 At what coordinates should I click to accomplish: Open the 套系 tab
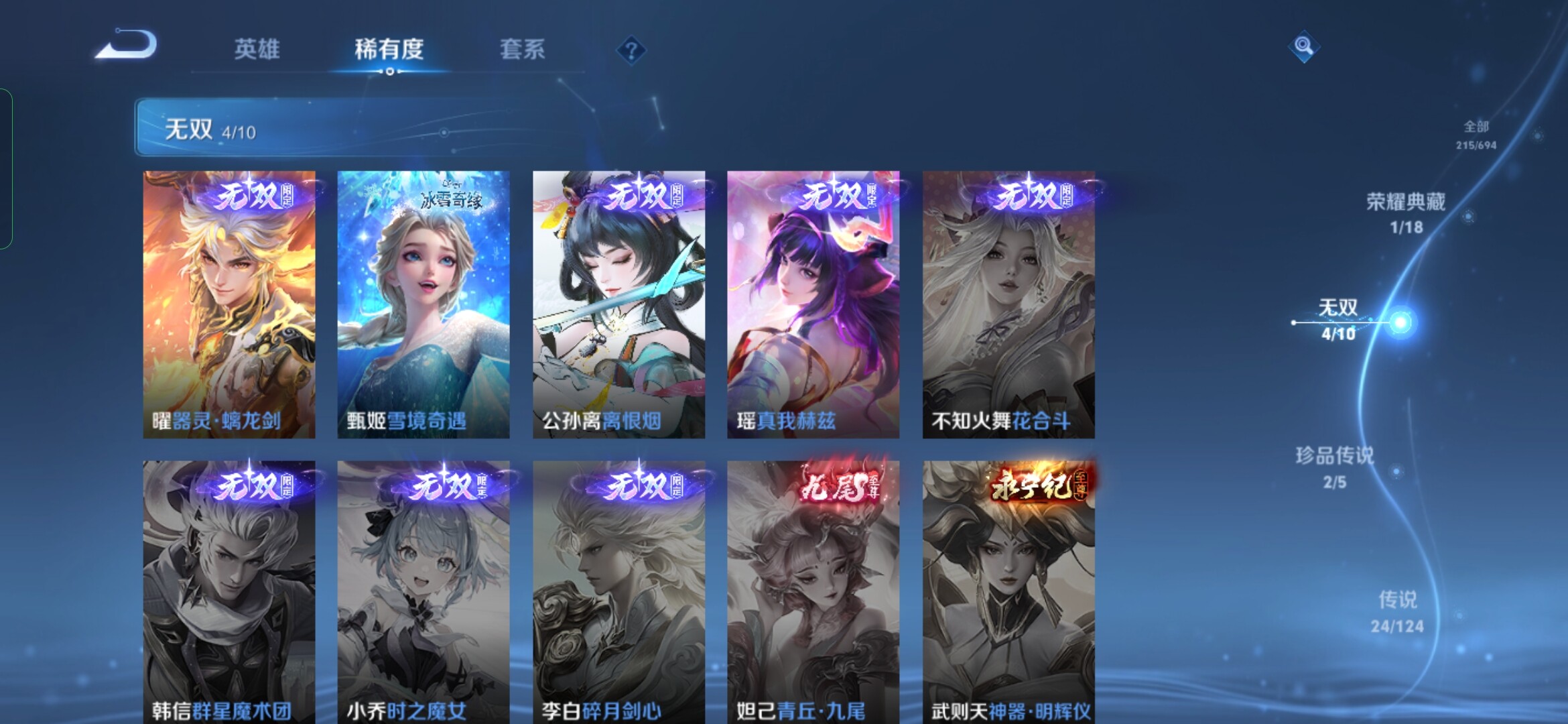click(522, 50)
